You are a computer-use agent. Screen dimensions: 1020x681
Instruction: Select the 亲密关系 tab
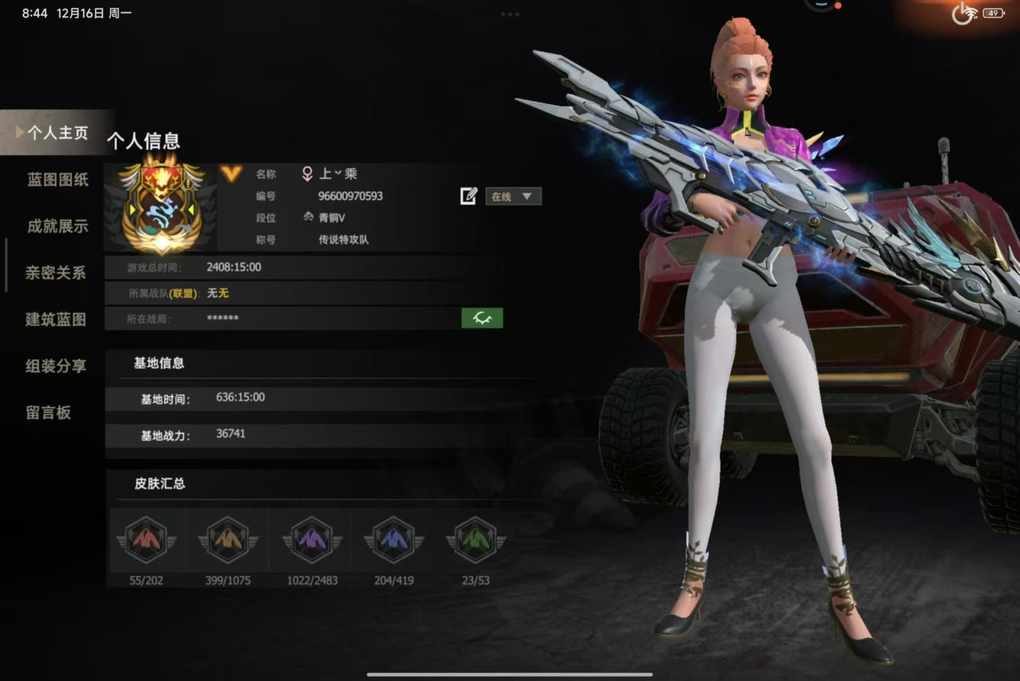click(56, 273)
